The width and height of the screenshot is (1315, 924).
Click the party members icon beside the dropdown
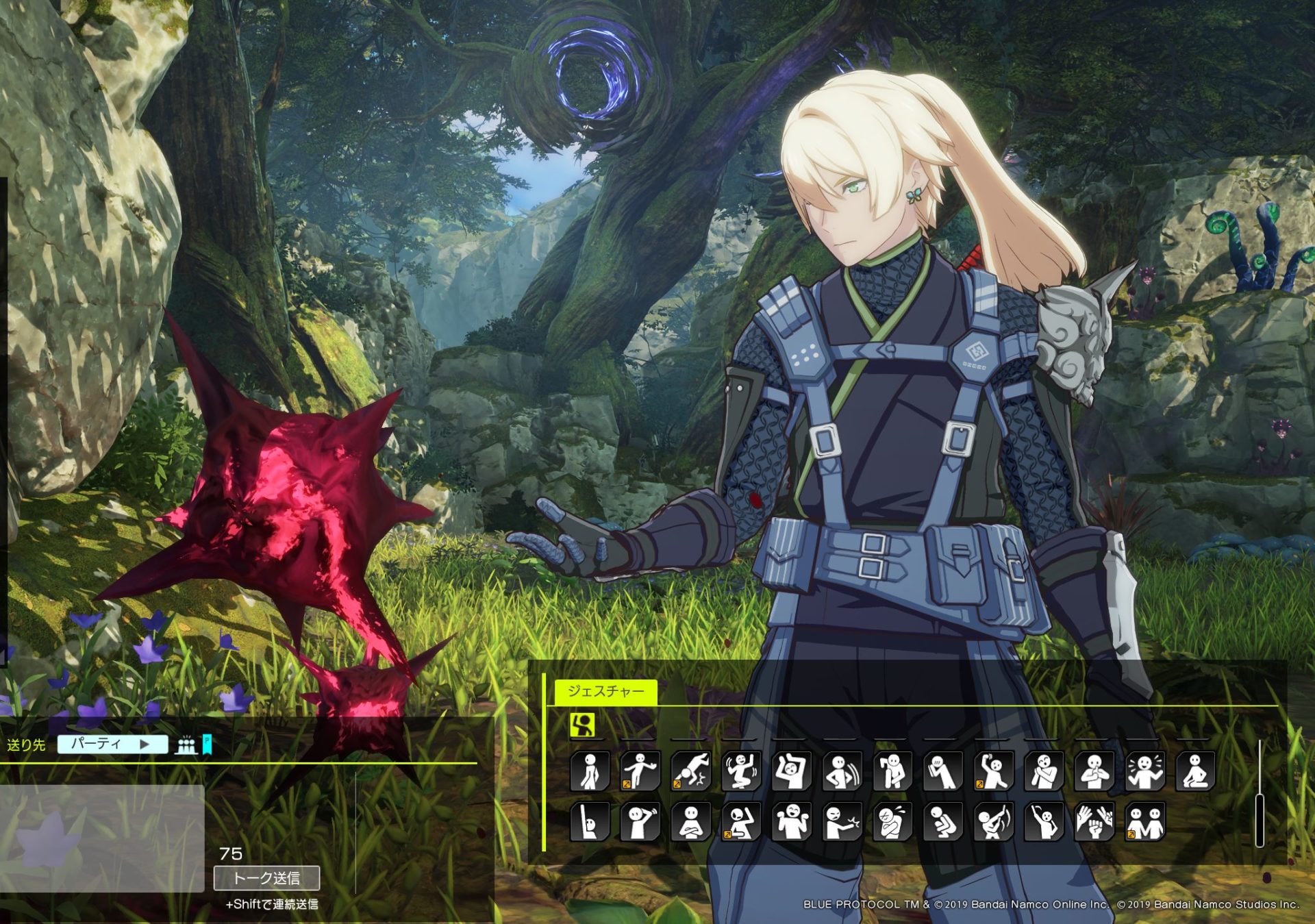(186, 745)
